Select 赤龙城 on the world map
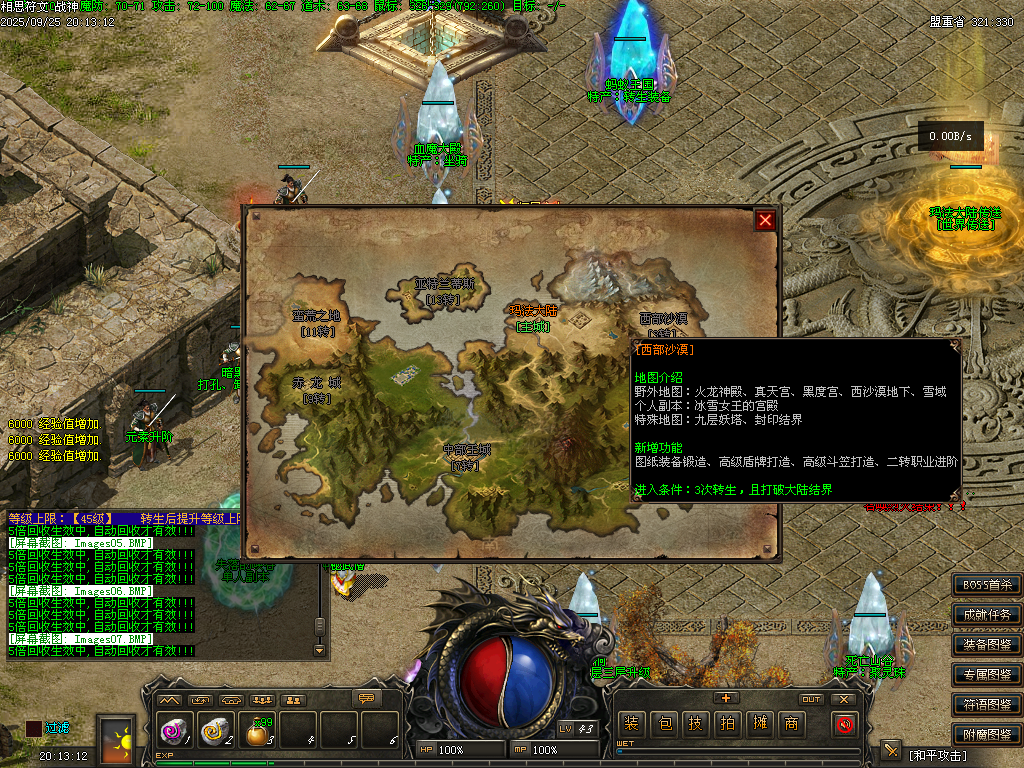1024x768 pixels. pyautogui.click(x=316, y=388)
